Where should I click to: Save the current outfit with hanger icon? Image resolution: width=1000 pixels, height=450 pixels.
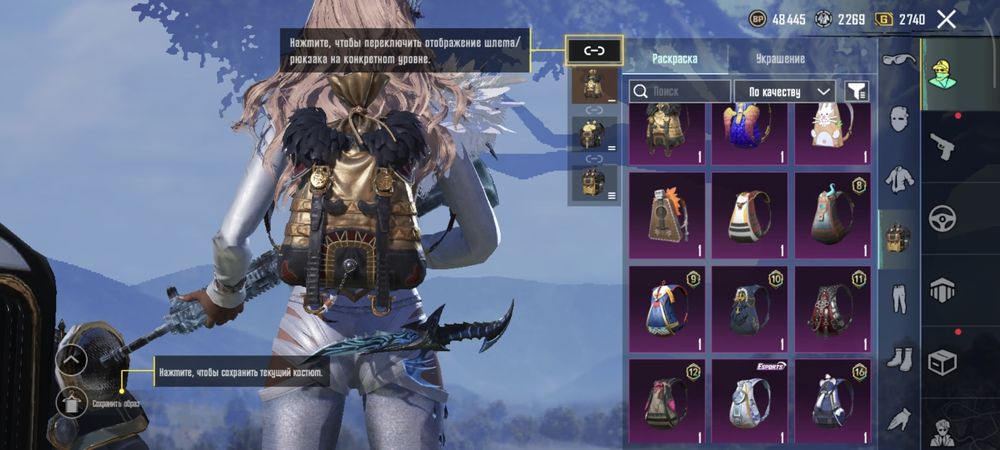72,403
